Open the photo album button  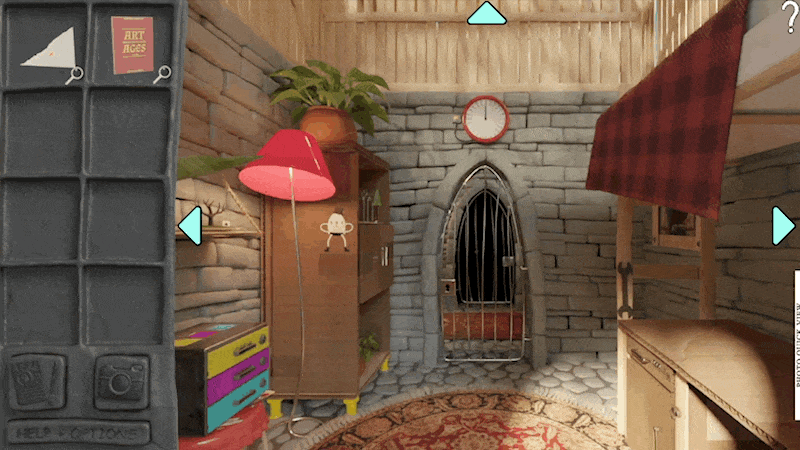tap(38, 381)
